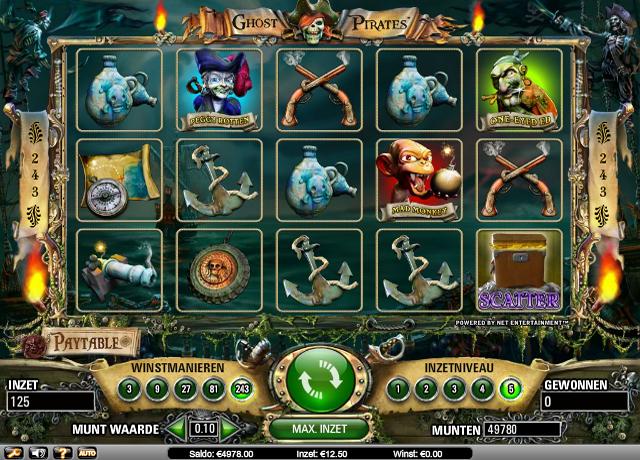Choose inzetniveau 3
This screenshot has width=640, height=460.
pos(455,389)
